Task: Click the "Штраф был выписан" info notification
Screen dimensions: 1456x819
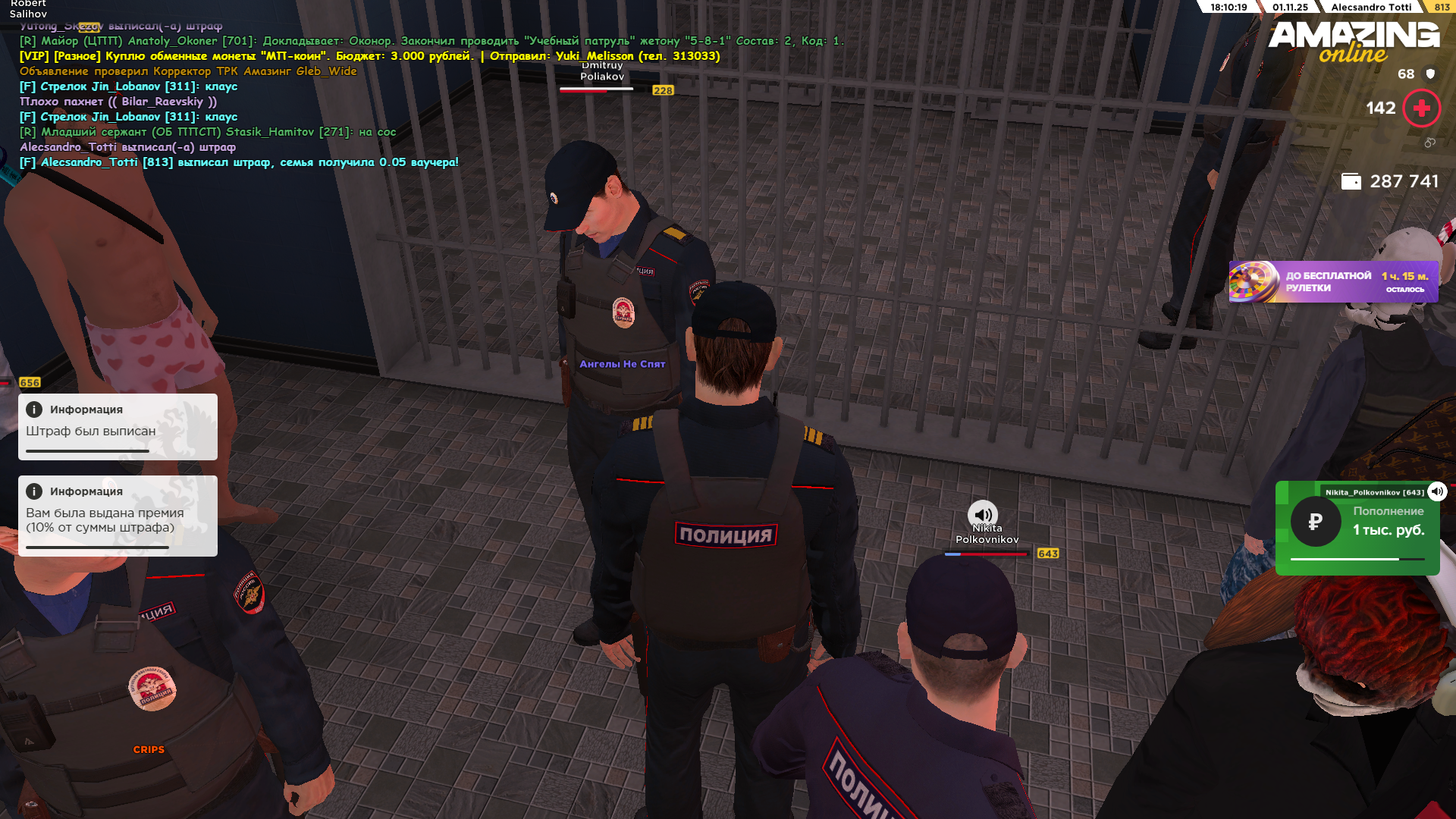Action: (x=118, y=426)
